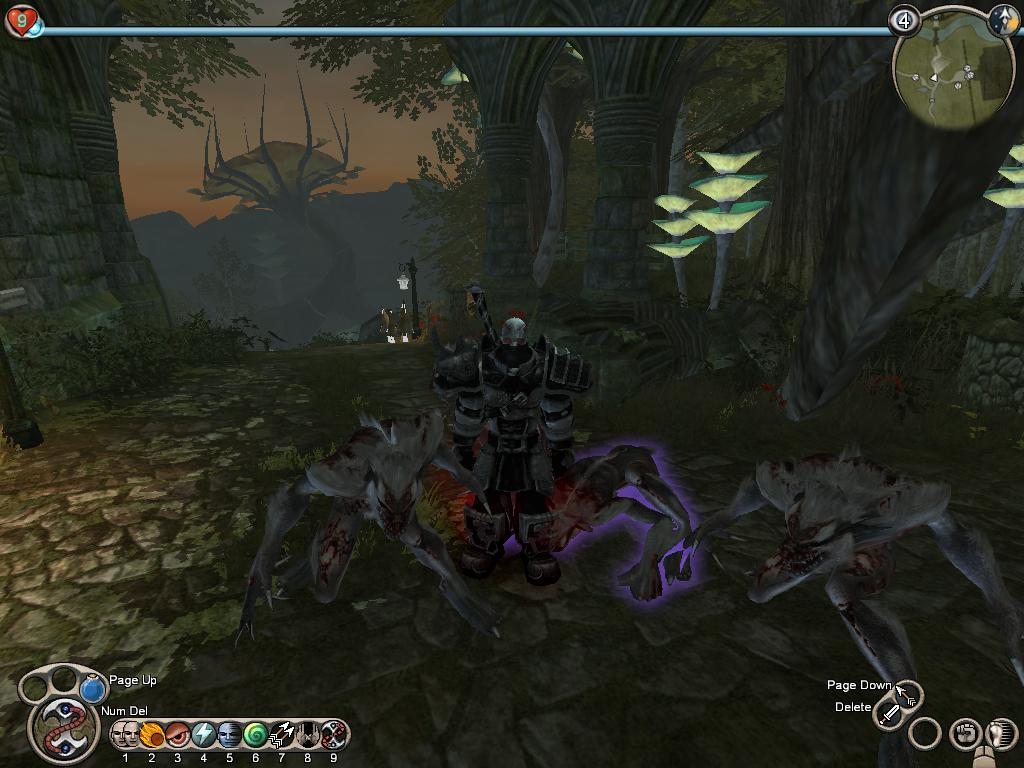Toggle the footprint sneak icon
Image resolution: width=1024 pixels, height=768 pixels.
point(1000,734)
